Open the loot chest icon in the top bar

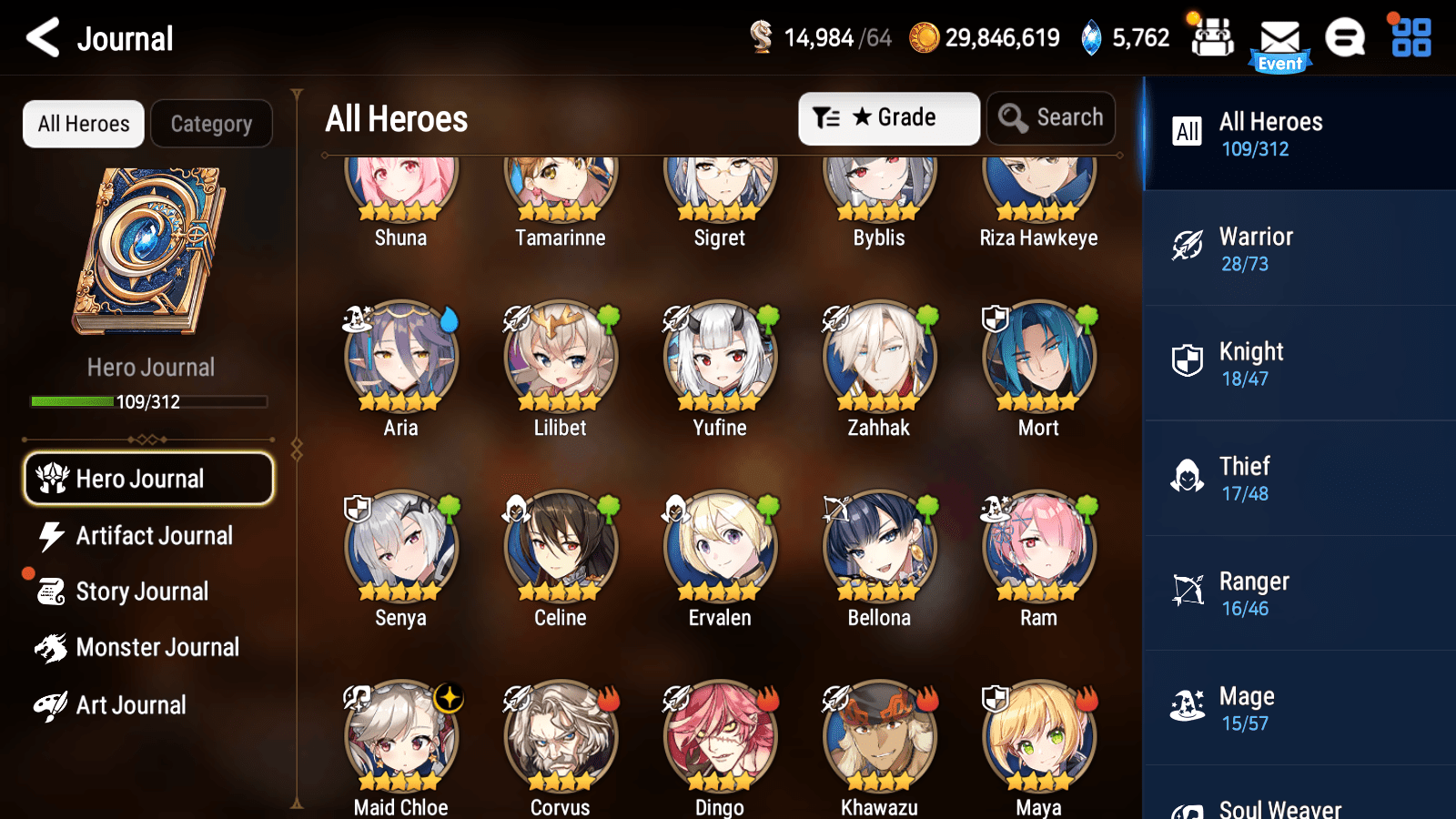click(x=1212, y=39)
